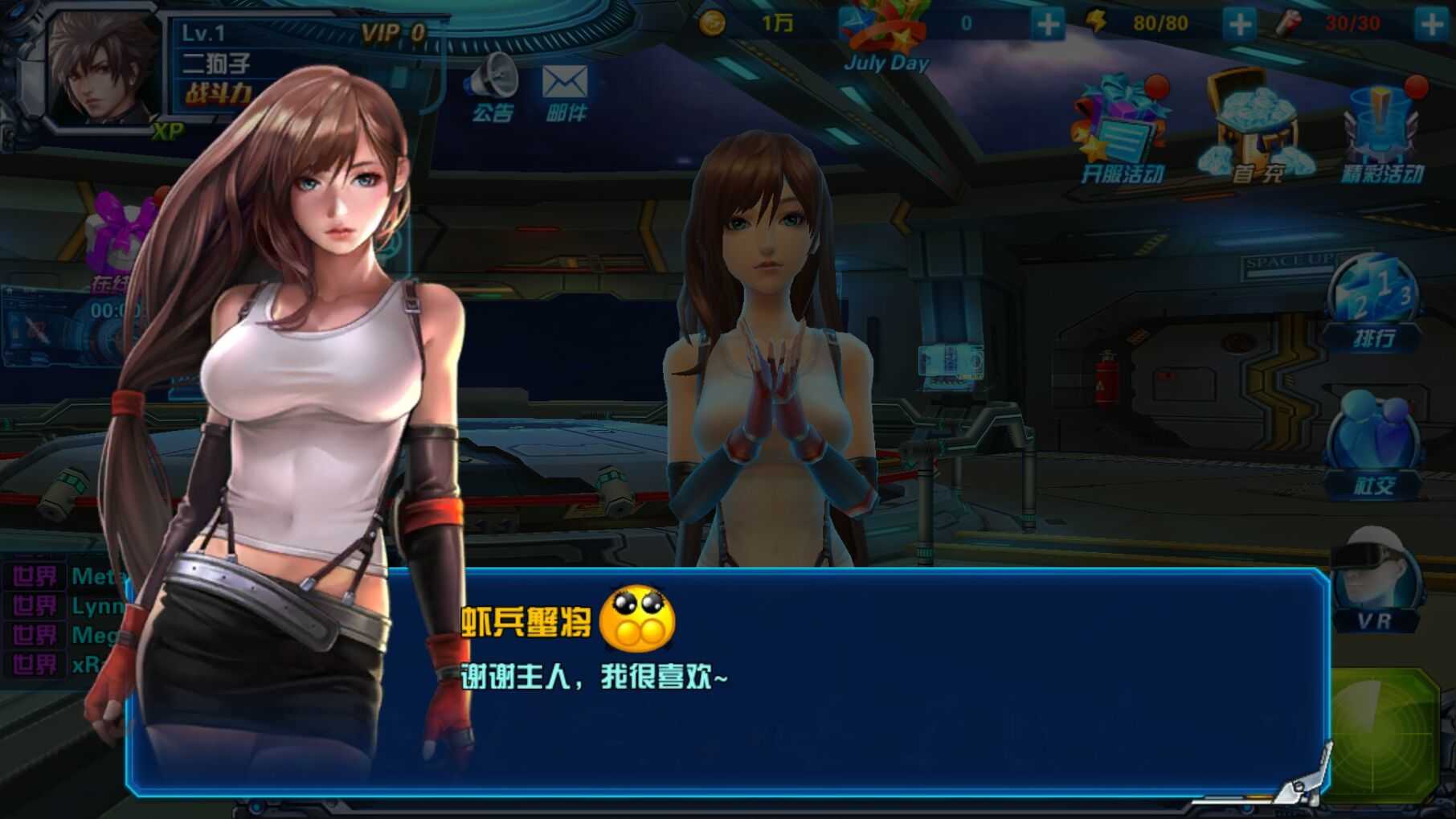Open the 社交 social menu
This screenshot has height=819, width=1456.
coord(1373,450)
